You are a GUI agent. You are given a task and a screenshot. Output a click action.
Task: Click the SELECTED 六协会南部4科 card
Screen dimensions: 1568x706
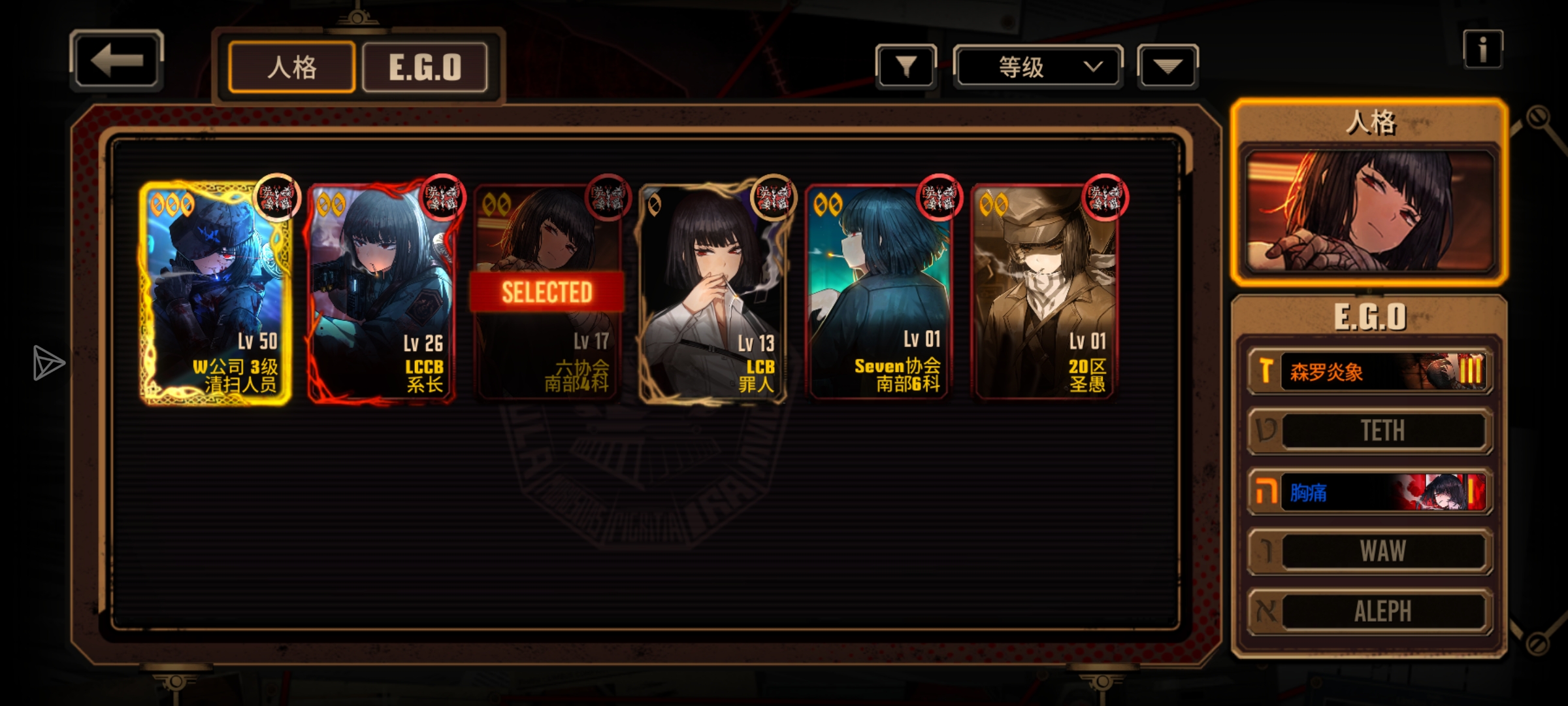547,293
